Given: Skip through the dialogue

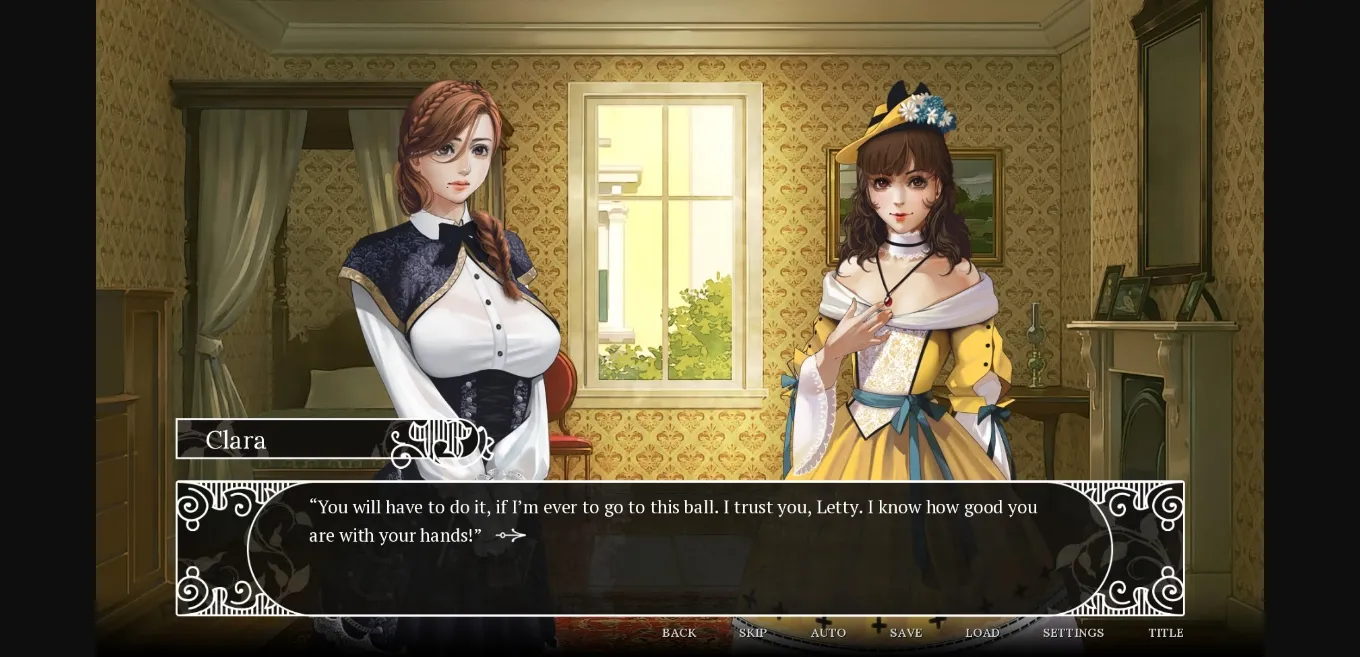Looking at the screenshot, I should pos(753,633).
